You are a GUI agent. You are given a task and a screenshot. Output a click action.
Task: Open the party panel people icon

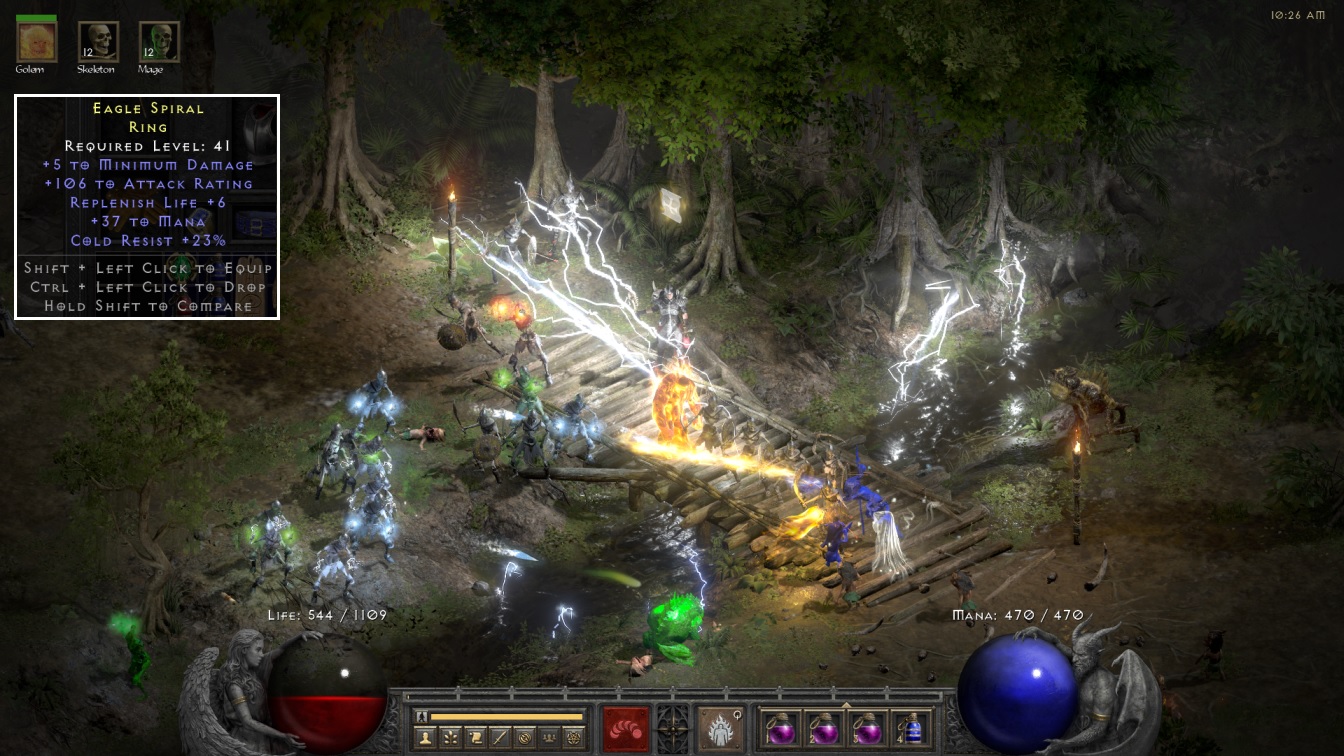[549, 737]
